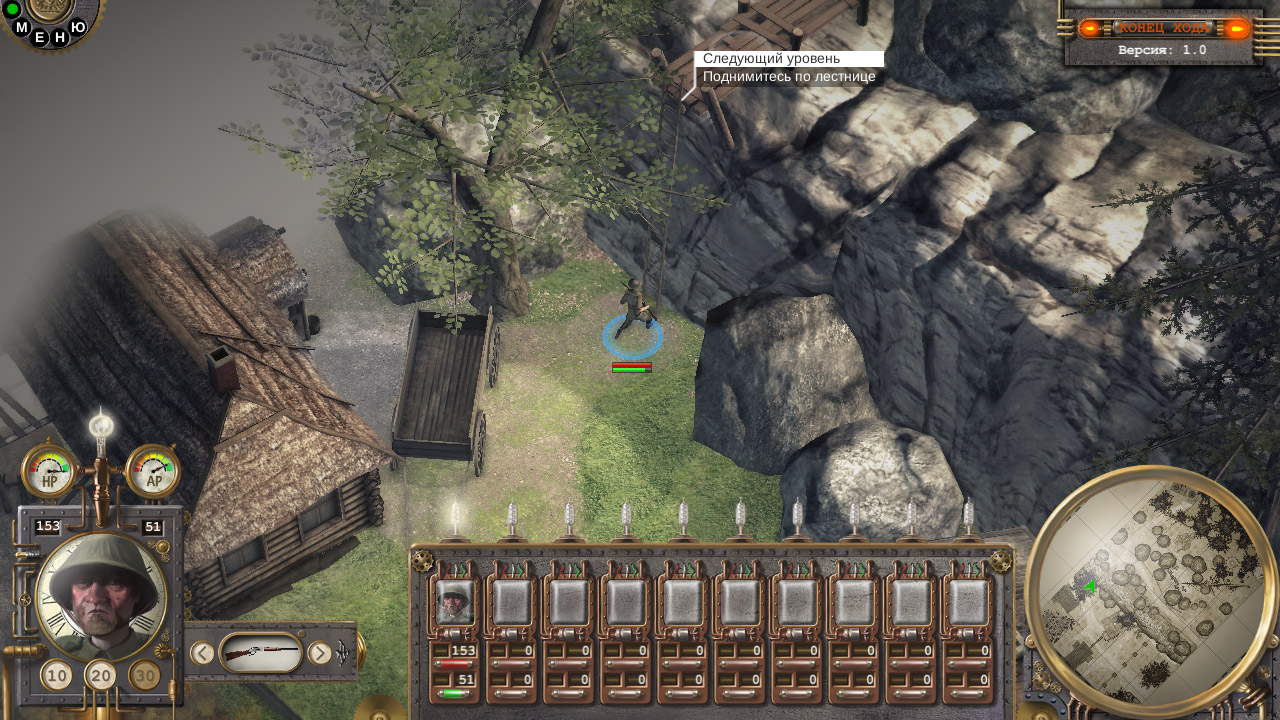Click the circular minimap
The width and height of the screenshot is (1280, 720).
click(1150, 592)
